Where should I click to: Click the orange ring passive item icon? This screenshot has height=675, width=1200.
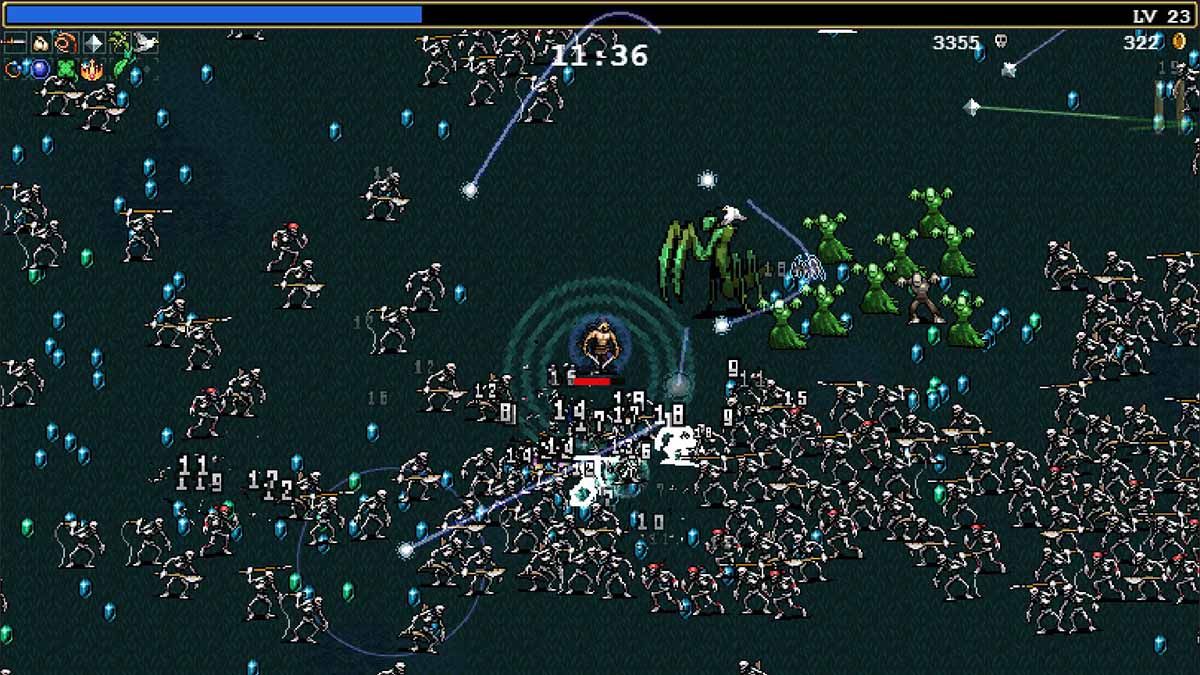click(x=15, y=69)
